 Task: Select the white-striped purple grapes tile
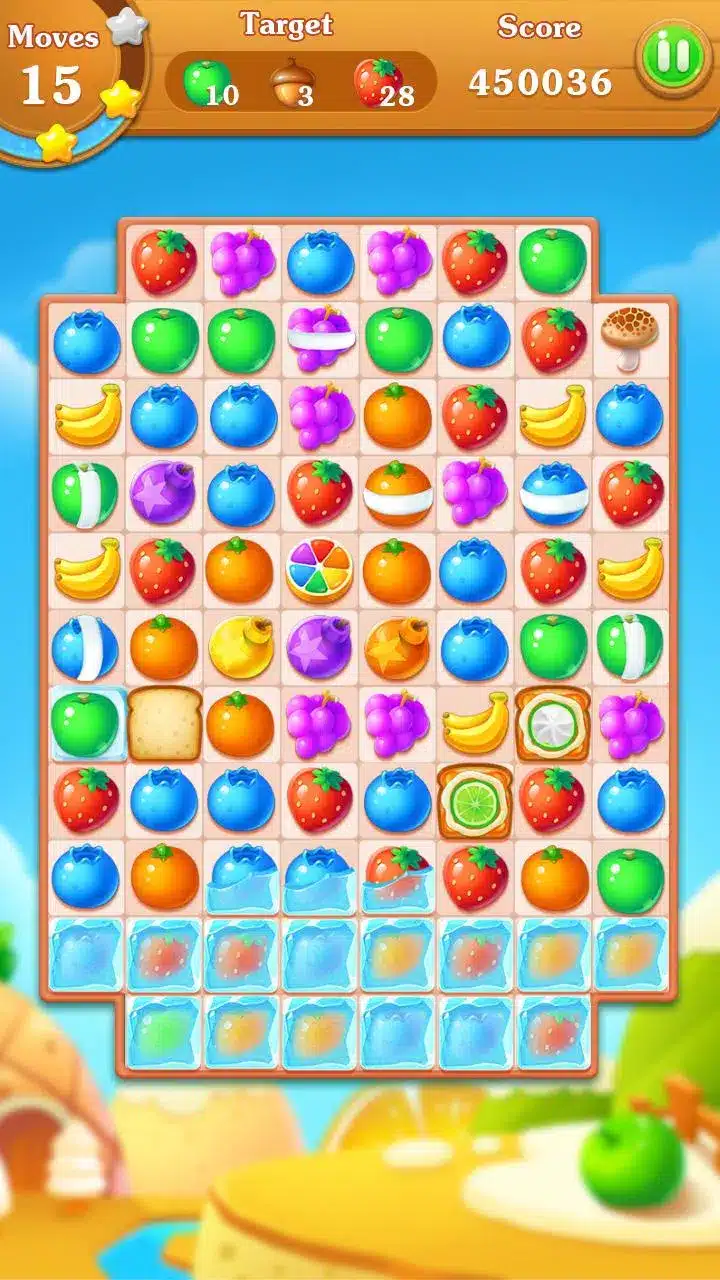click(x=319, y=338)
